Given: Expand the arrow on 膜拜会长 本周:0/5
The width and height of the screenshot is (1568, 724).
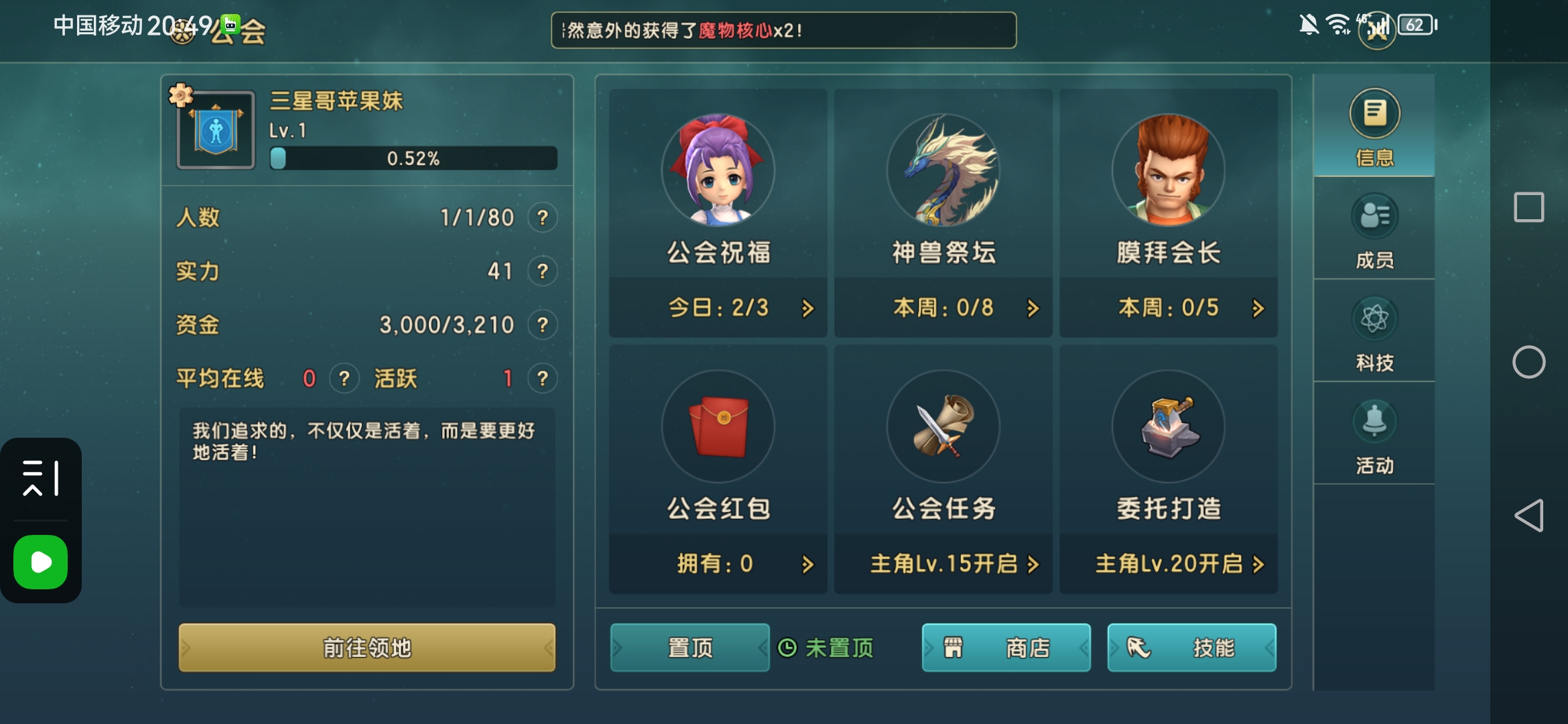Looking at the screenshot, I should pyautogui.click(x=1256, y=308).
